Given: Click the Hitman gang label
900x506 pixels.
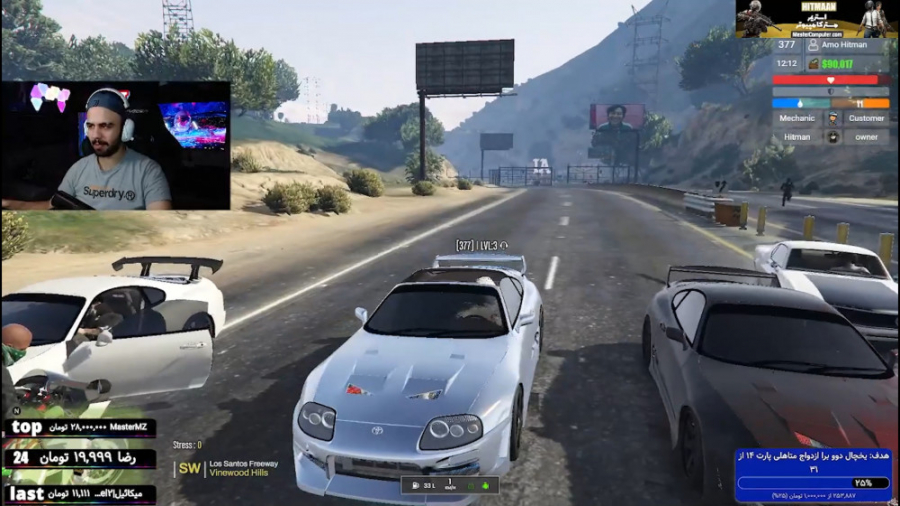Looking at the screenshot, I should click(797, 137).
